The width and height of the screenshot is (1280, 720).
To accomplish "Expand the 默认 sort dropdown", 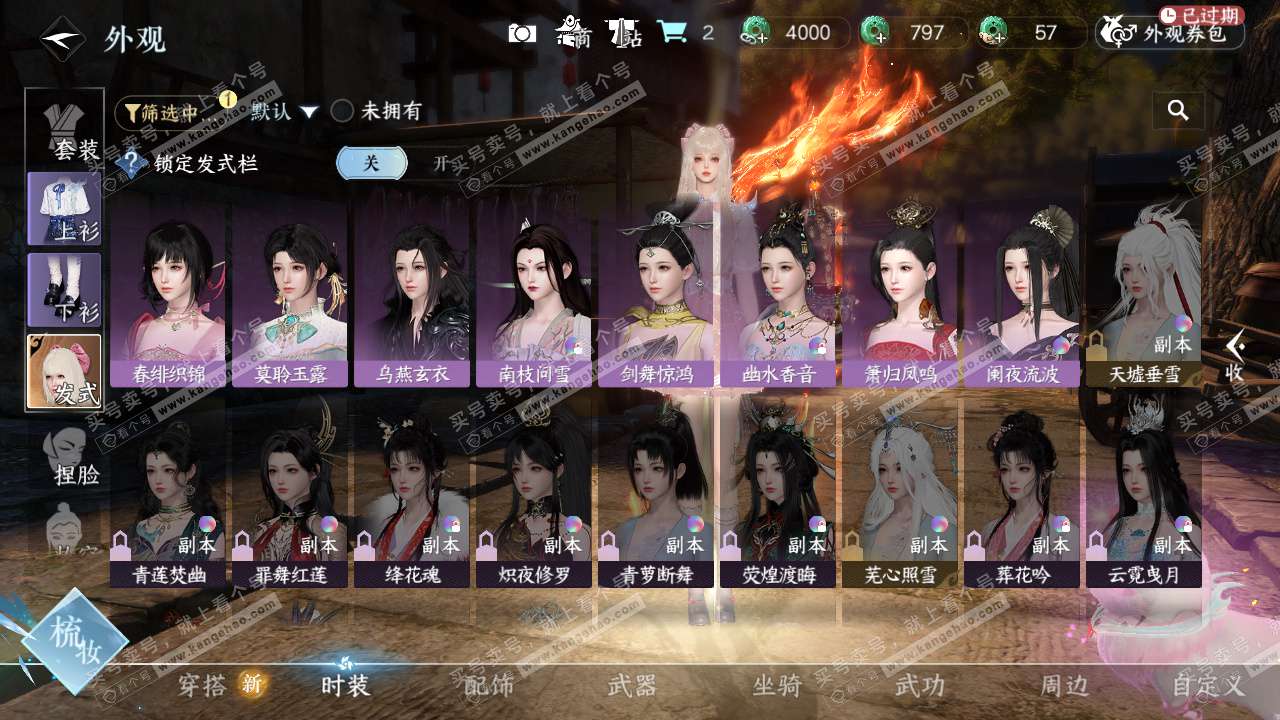I will (284, 112).
